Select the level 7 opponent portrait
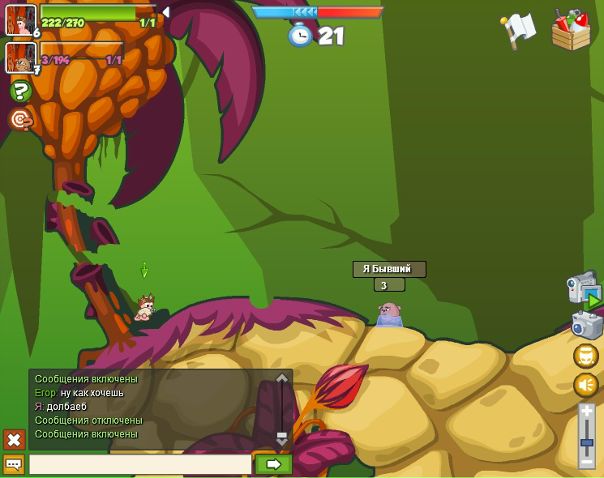 20,58
